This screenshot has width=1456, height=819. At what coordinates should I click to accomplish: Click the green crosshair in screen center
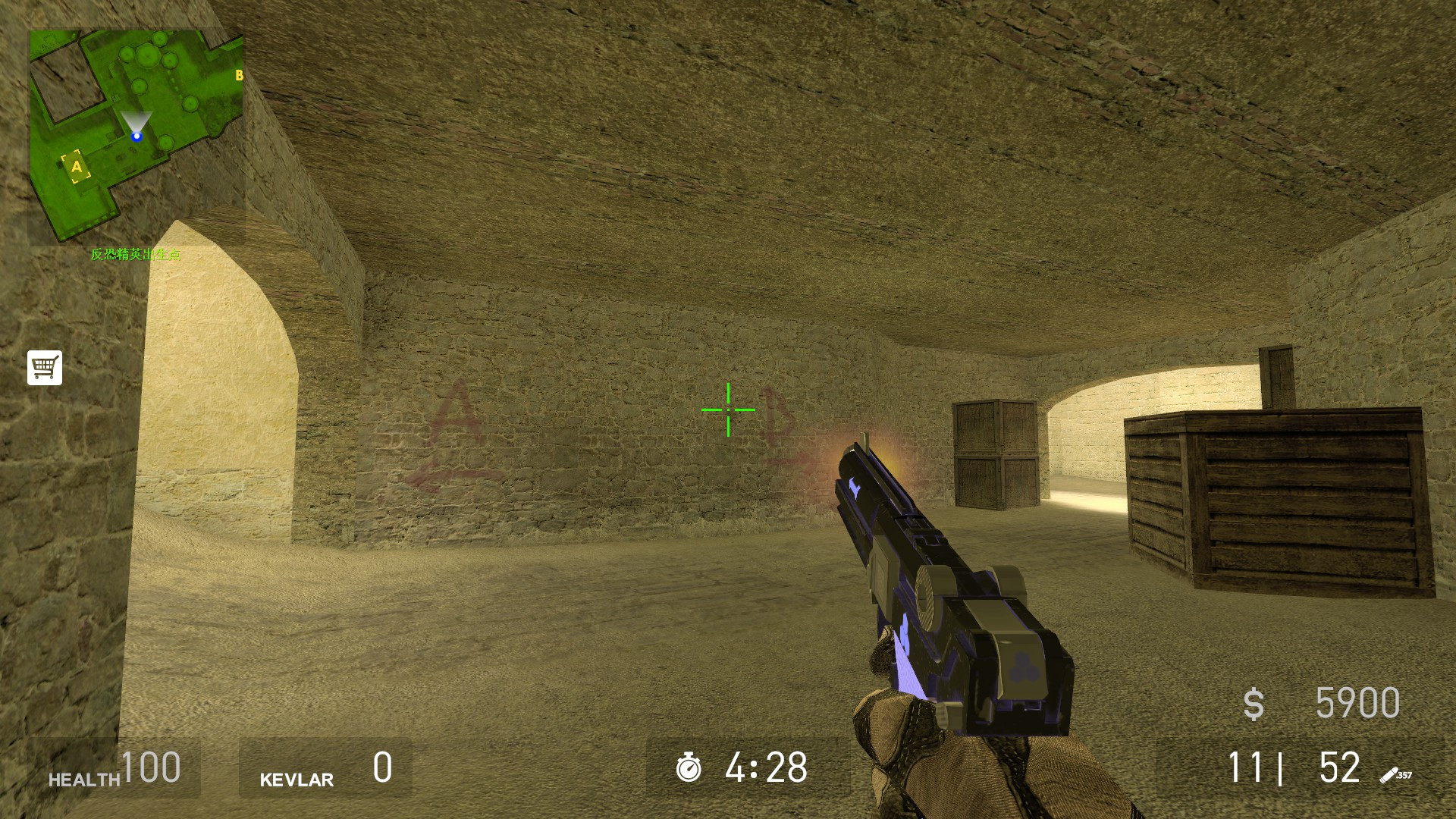pos(727,409)
